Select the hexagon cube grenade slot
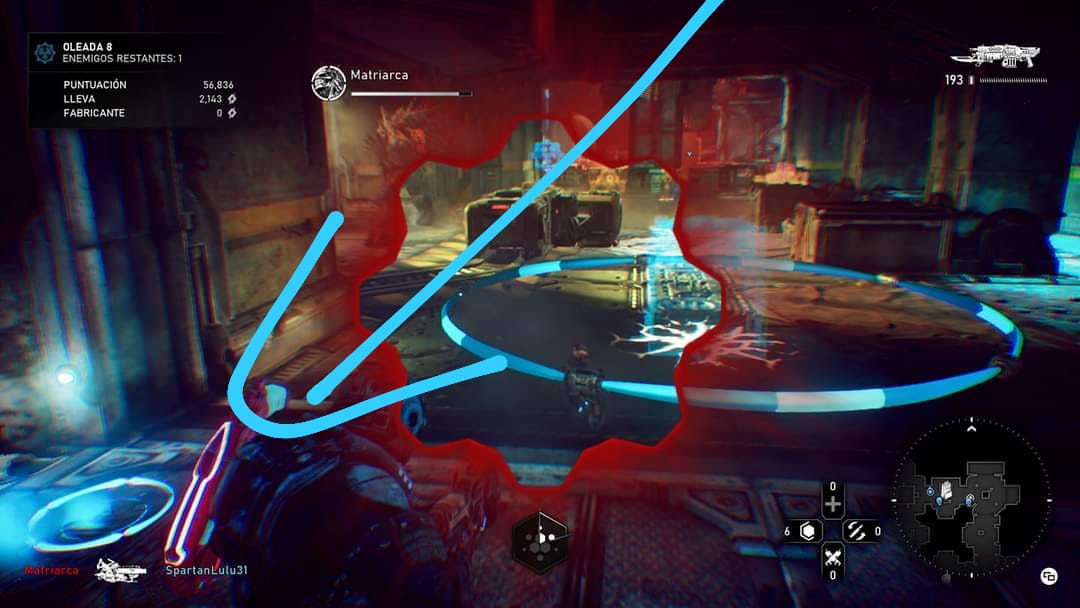1080x608 pixels. pyautogui.click(x=808, y=531)
